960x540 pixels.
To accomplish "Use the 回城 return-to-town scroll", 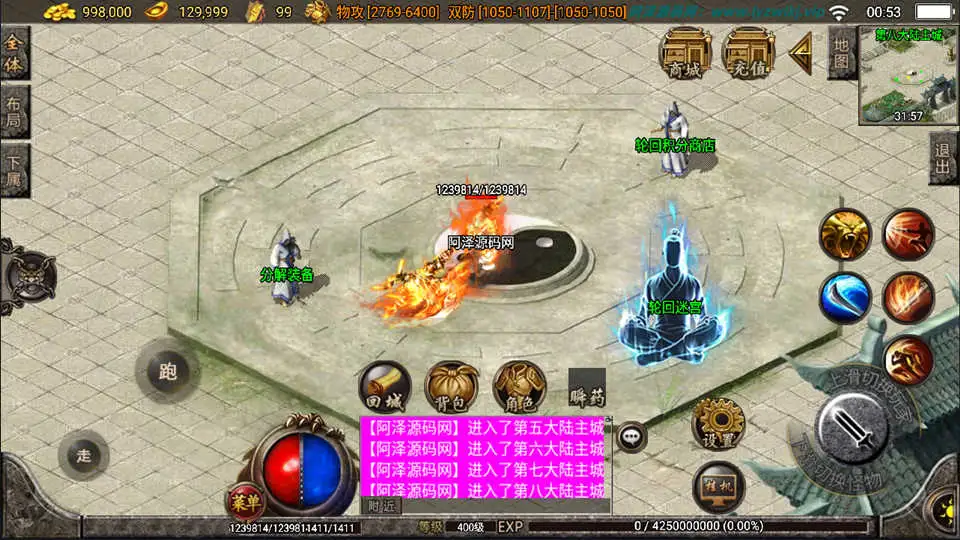I will coord(385,387).
